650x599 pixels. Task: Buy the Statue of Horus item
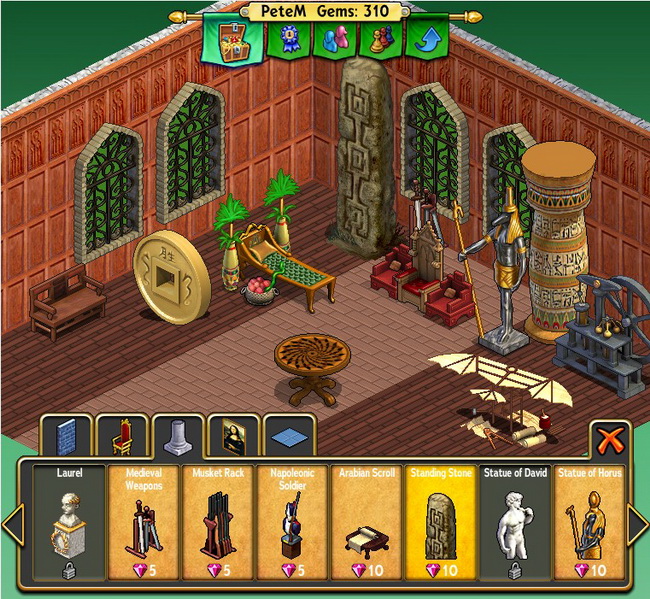pos(586,521)
